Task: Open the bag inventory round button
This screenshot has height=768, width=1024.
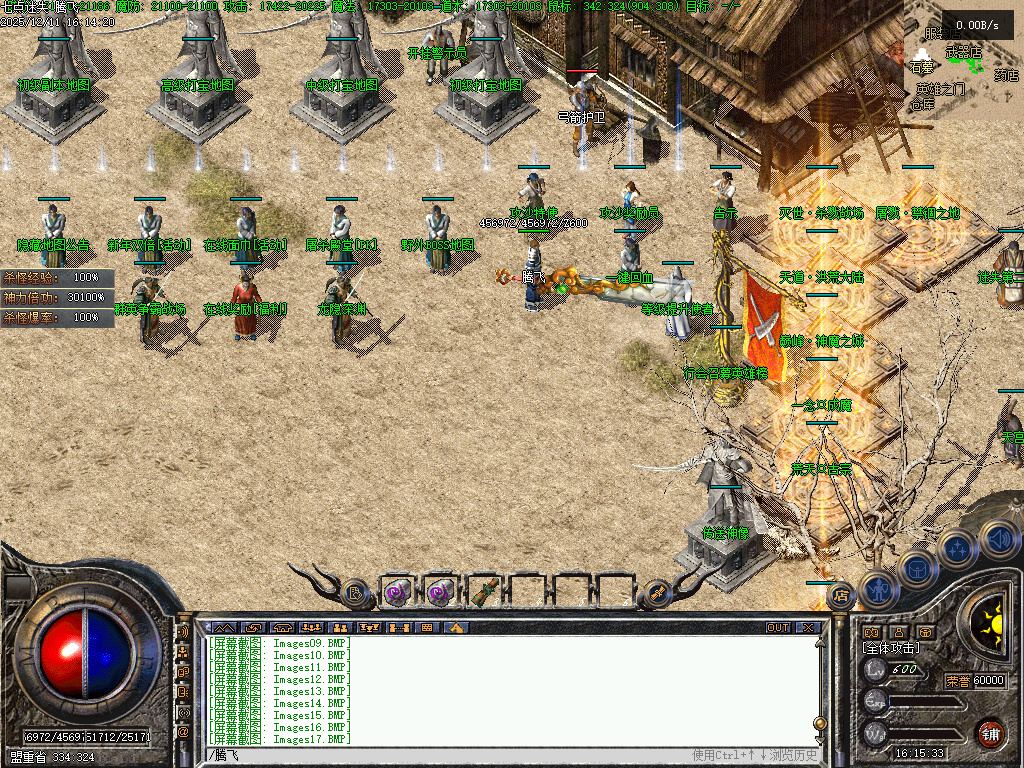Action: [916, 570]
